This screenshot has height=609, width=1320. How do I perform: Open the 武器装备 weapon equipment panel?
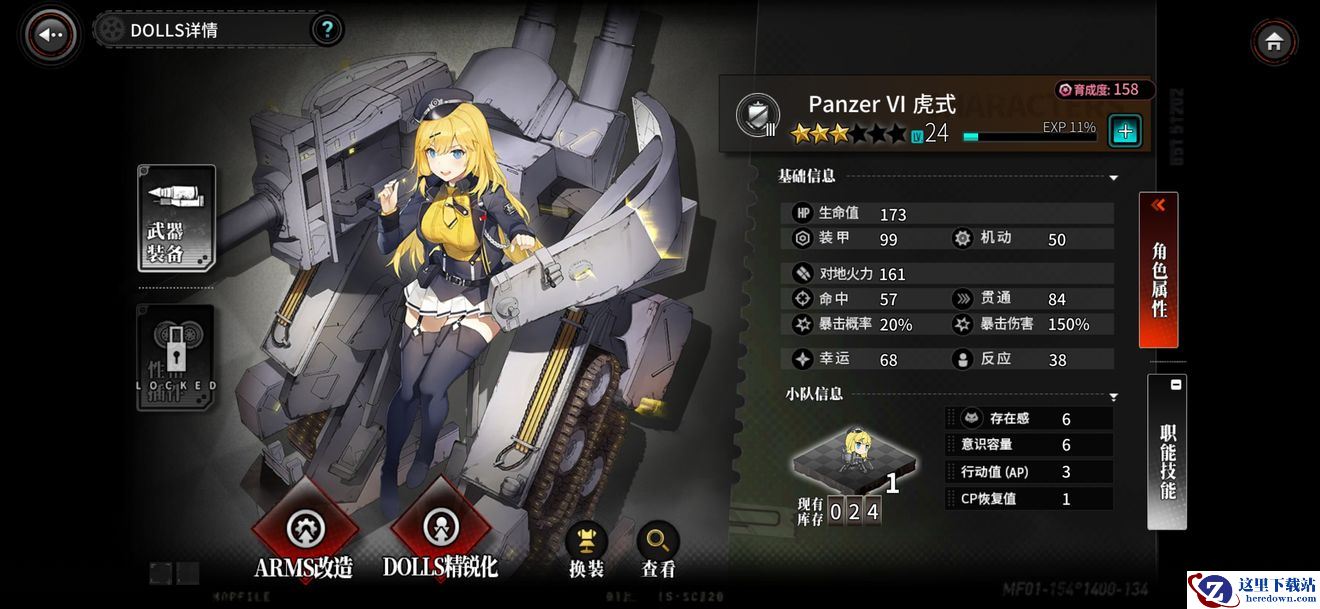pos(176,218)
